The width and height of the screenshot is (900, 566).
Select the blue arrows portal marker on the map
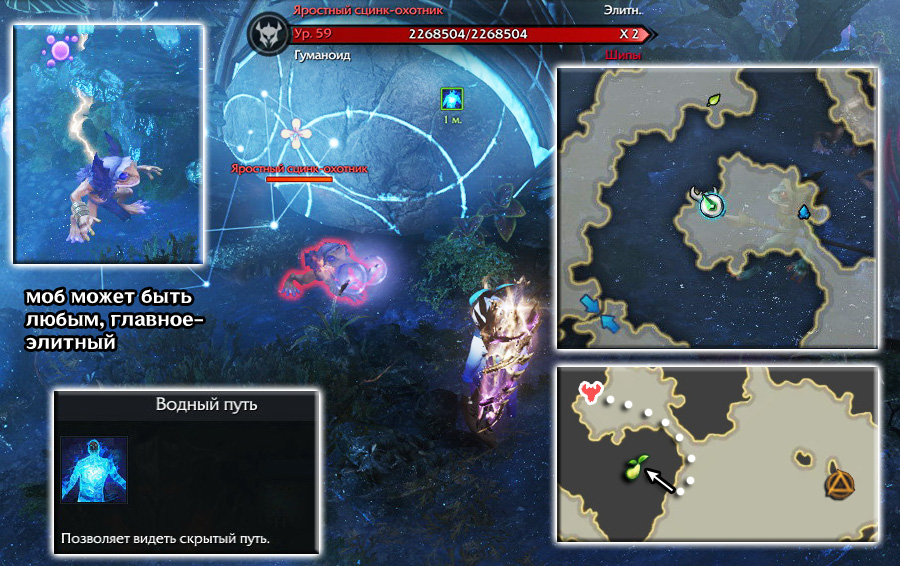(599, 311)
